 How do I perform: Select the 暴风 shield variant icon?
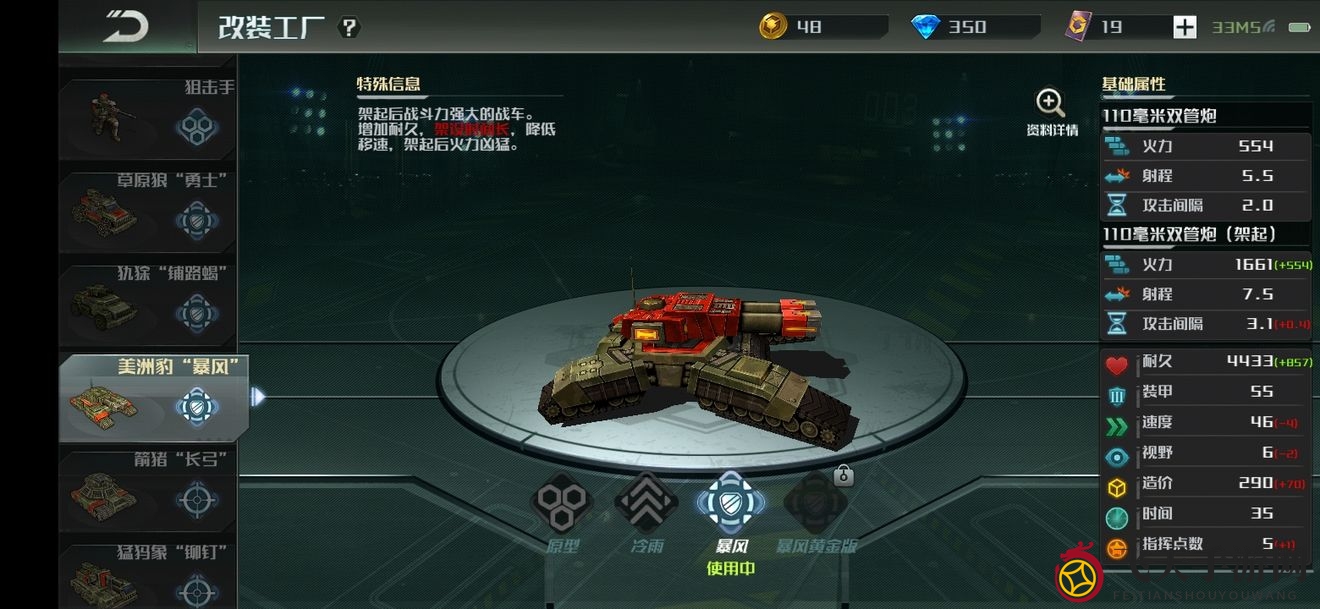731,504
